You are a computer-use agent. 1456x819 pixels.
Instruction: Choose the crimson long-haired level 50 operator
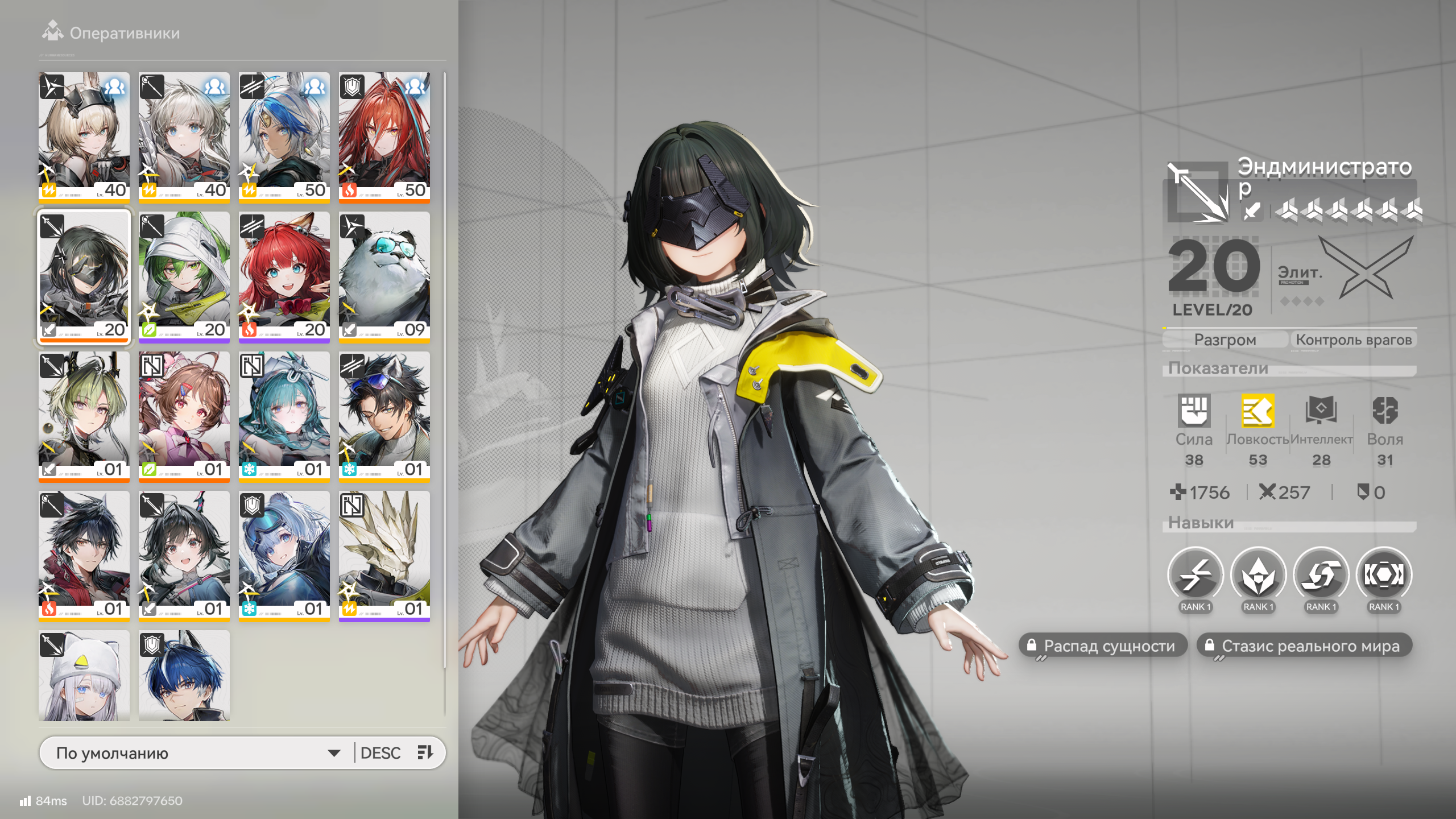[384, 136]
